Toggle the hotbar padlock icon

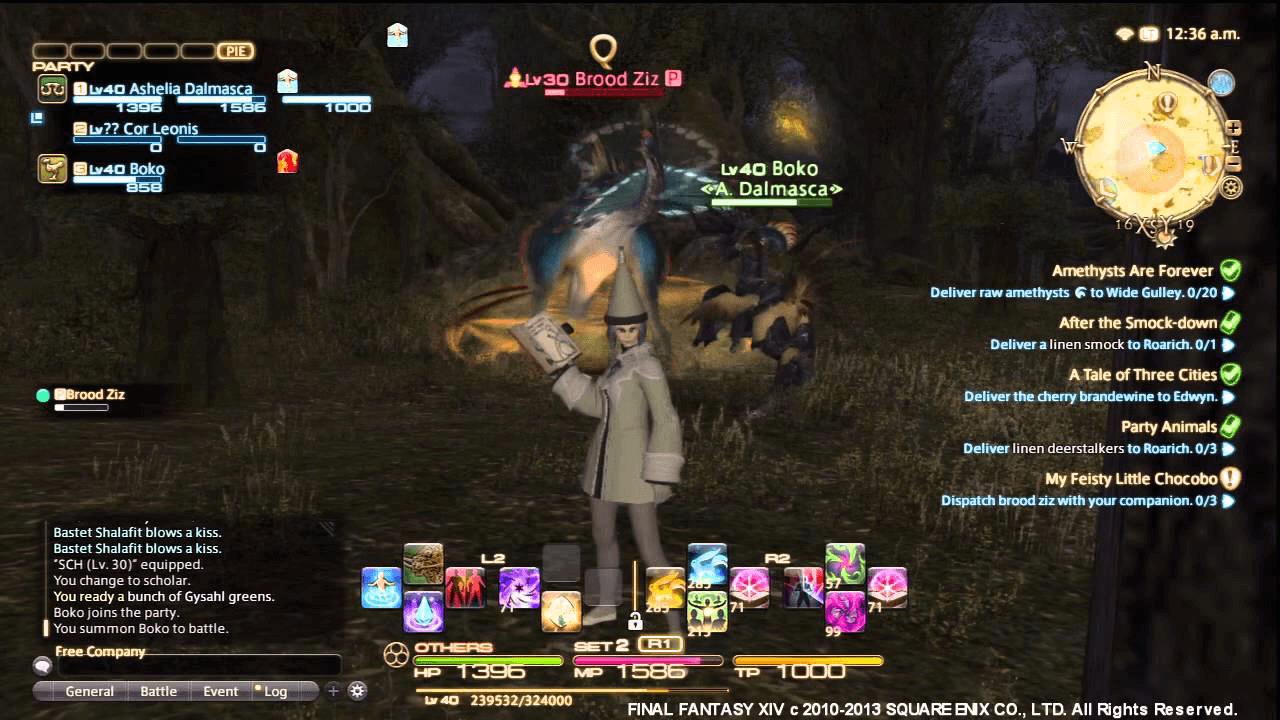(x=634, y=620)
